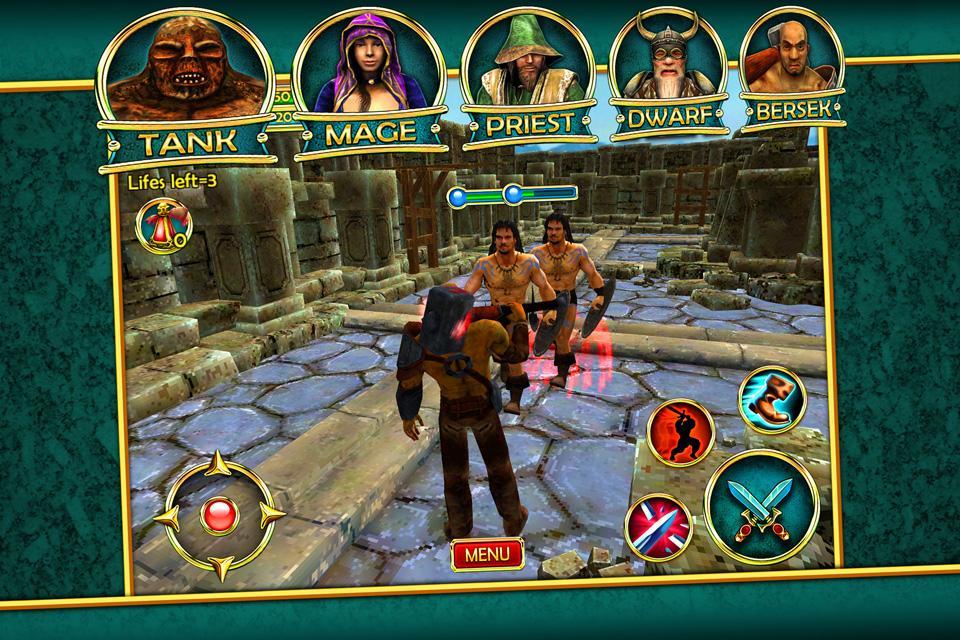Use the red silhouette strike skill
Image resolution: width=960 pixels, height=640 pixels.
point(680,432)
